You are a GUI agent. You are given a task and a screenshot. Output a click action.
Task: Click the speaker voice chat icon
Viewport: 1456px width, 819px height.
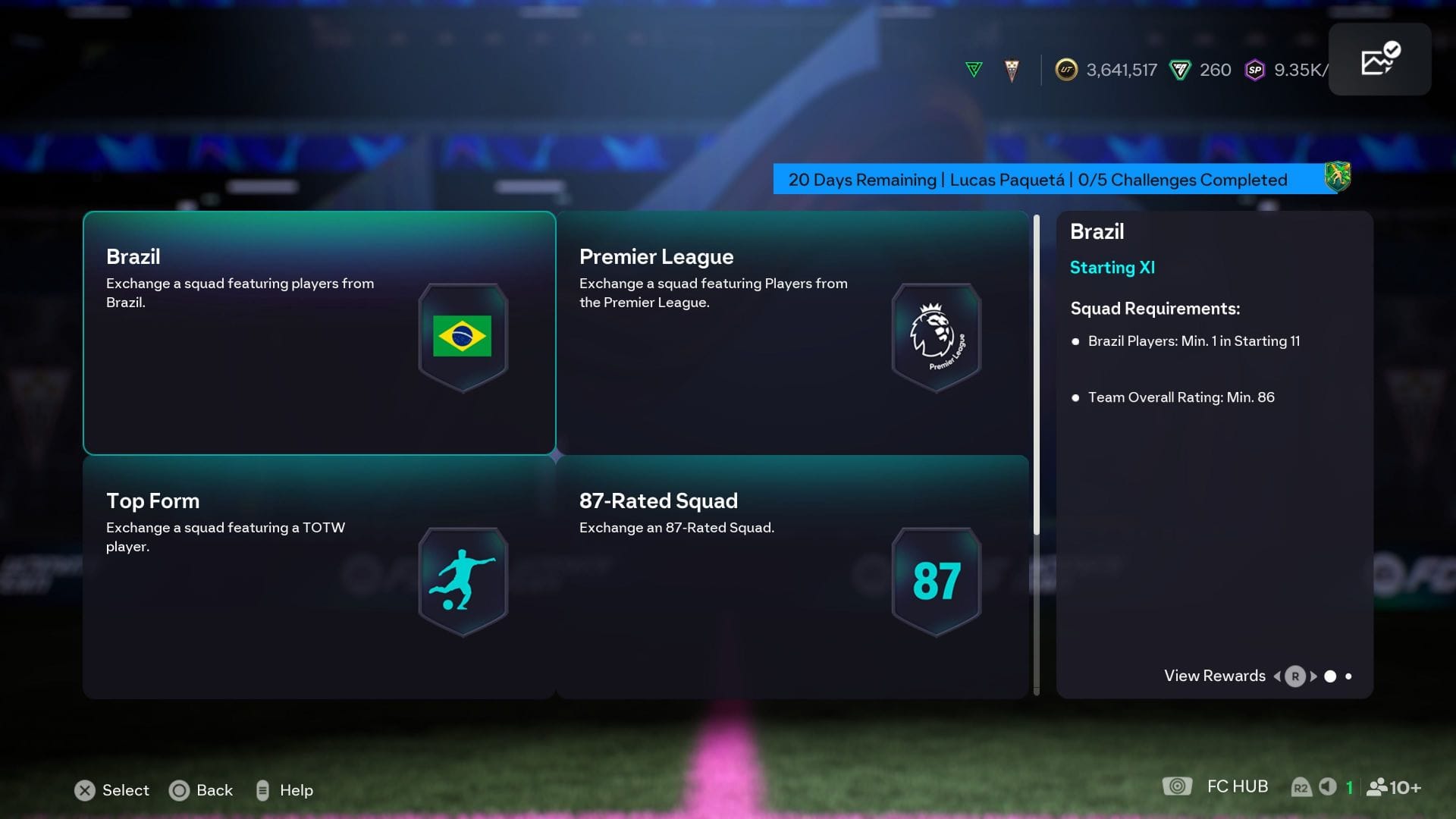(x=1326, y=786)
